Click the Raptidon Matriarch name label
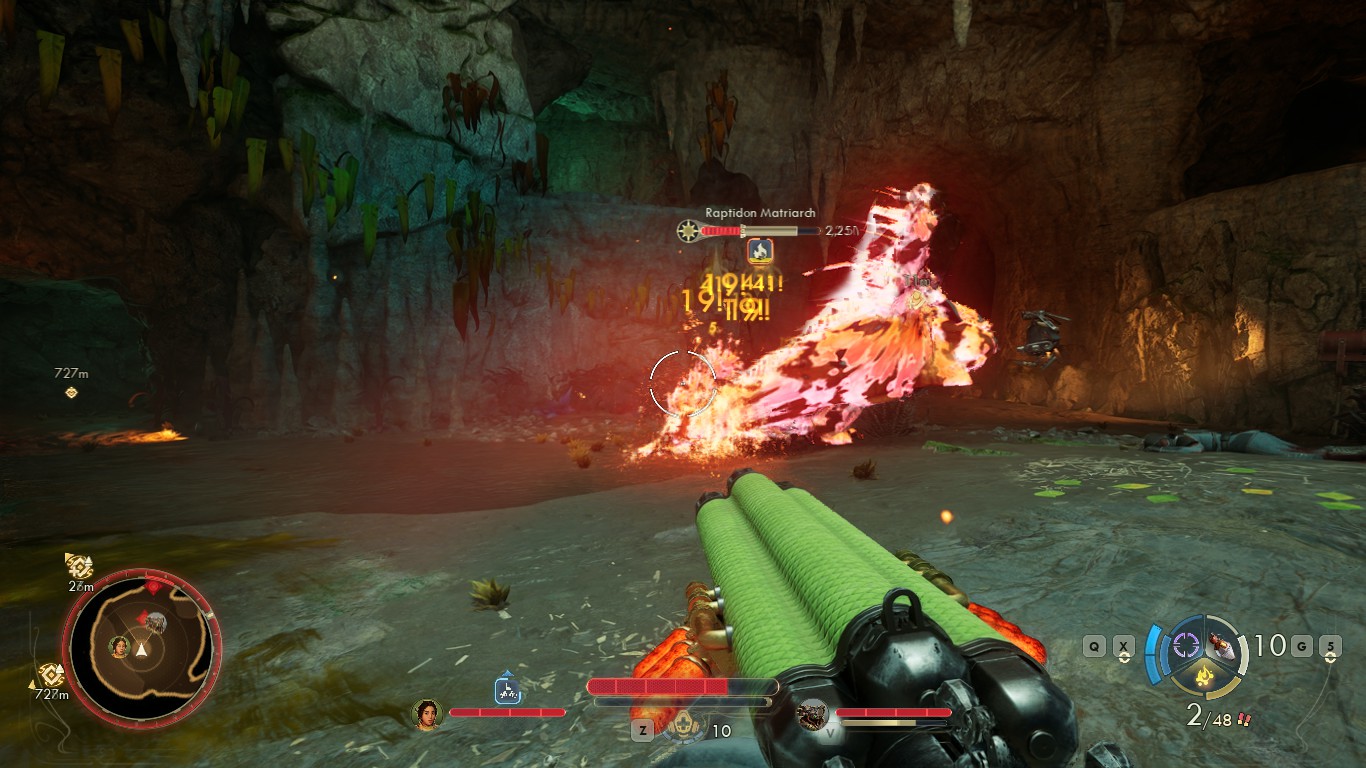The height and width of the screenshot is (768, 1366). (761, 213)
